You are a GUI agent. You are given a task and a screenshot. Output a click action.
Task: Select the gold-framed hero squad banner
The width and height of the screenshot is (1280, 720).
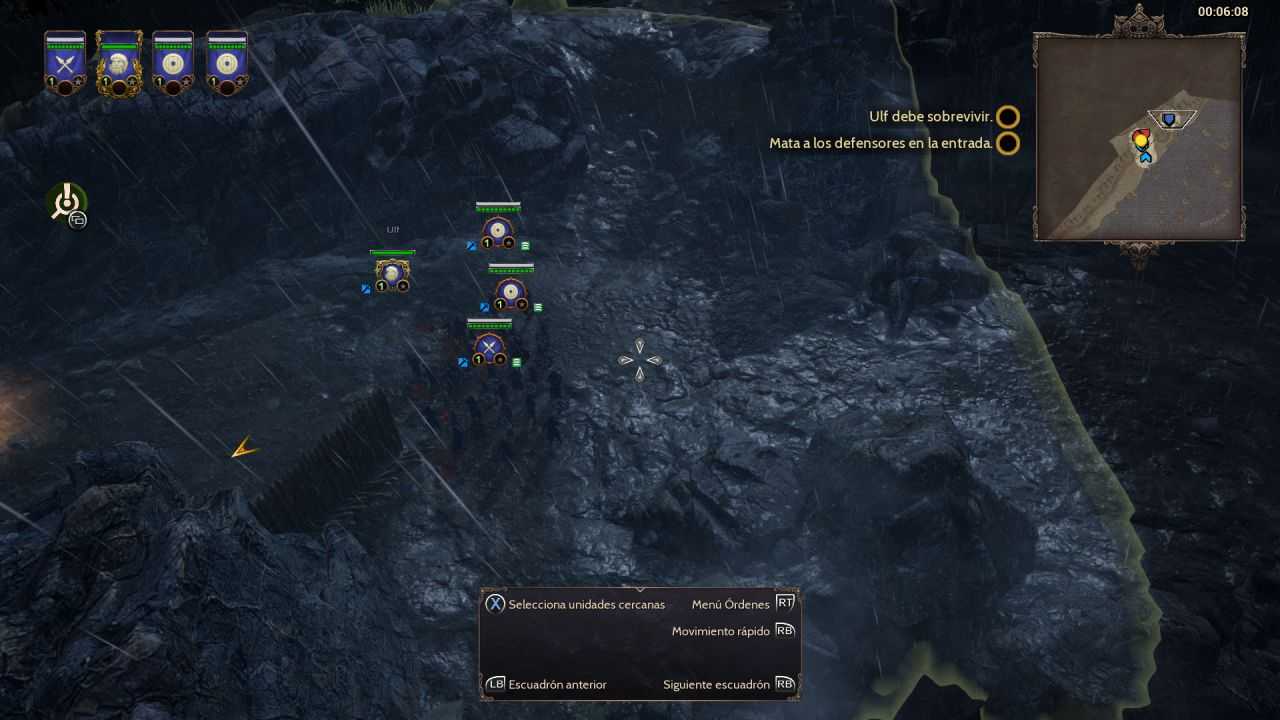[119, 64]
